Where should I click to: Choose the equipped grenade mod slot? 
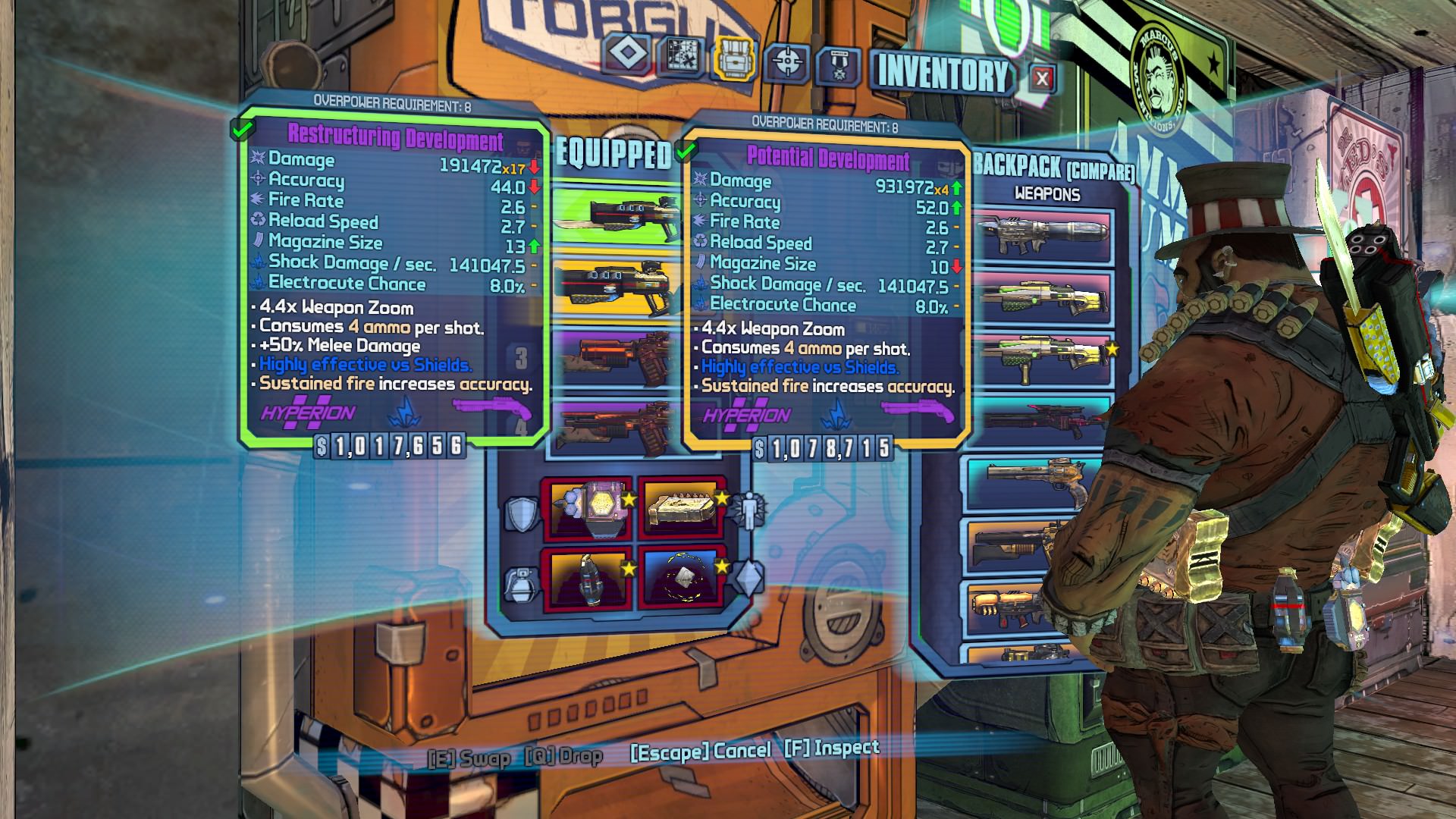tap(587, 578)
